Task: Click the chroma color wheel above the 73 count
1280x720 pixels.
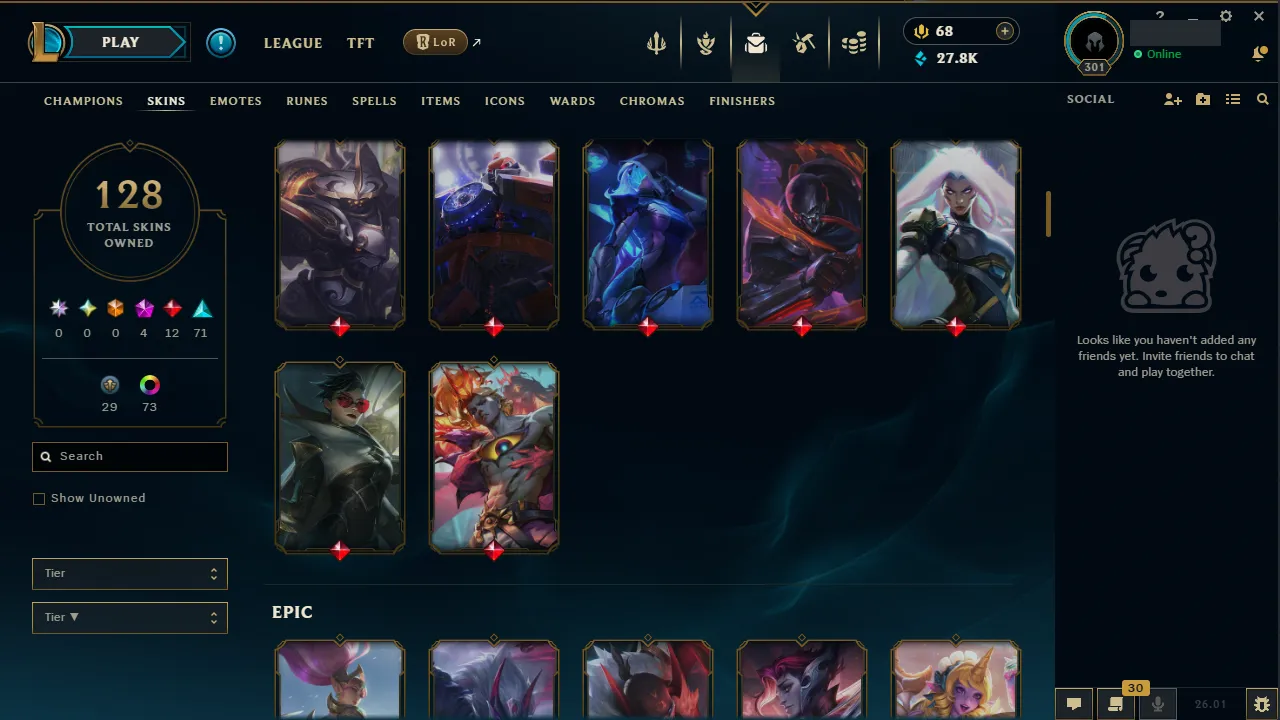Action: [149, 384]
